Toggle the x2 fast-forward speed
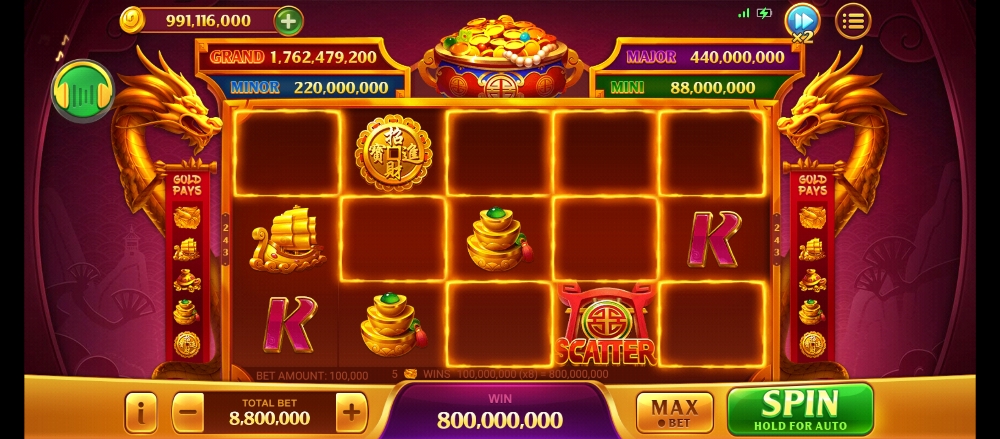1000x439 pixels. click(801, 21)
